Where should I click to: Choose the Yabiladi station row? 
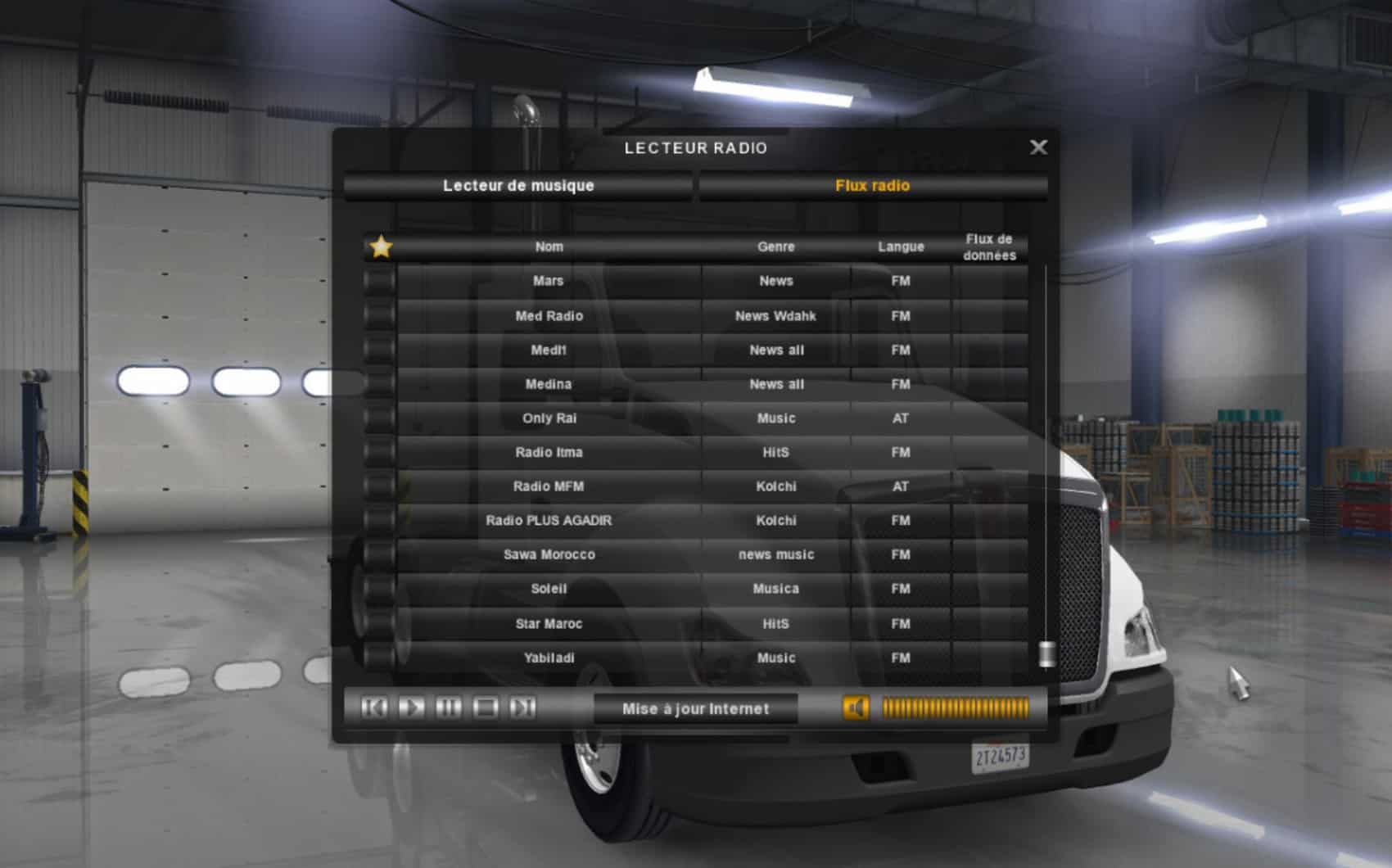coord(549,658)
